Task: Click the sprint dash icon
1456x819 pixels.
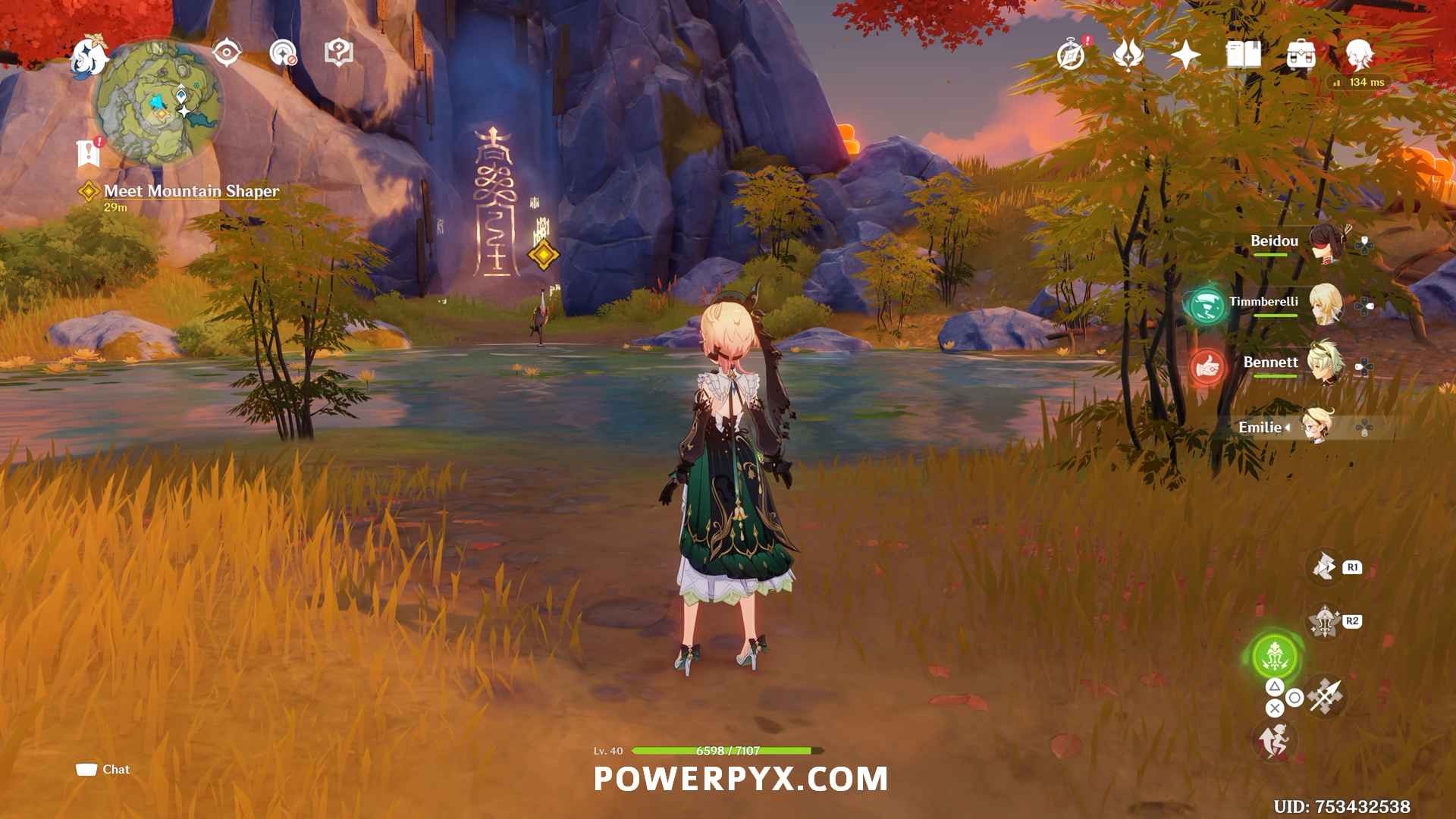Action: point(1274,740)
